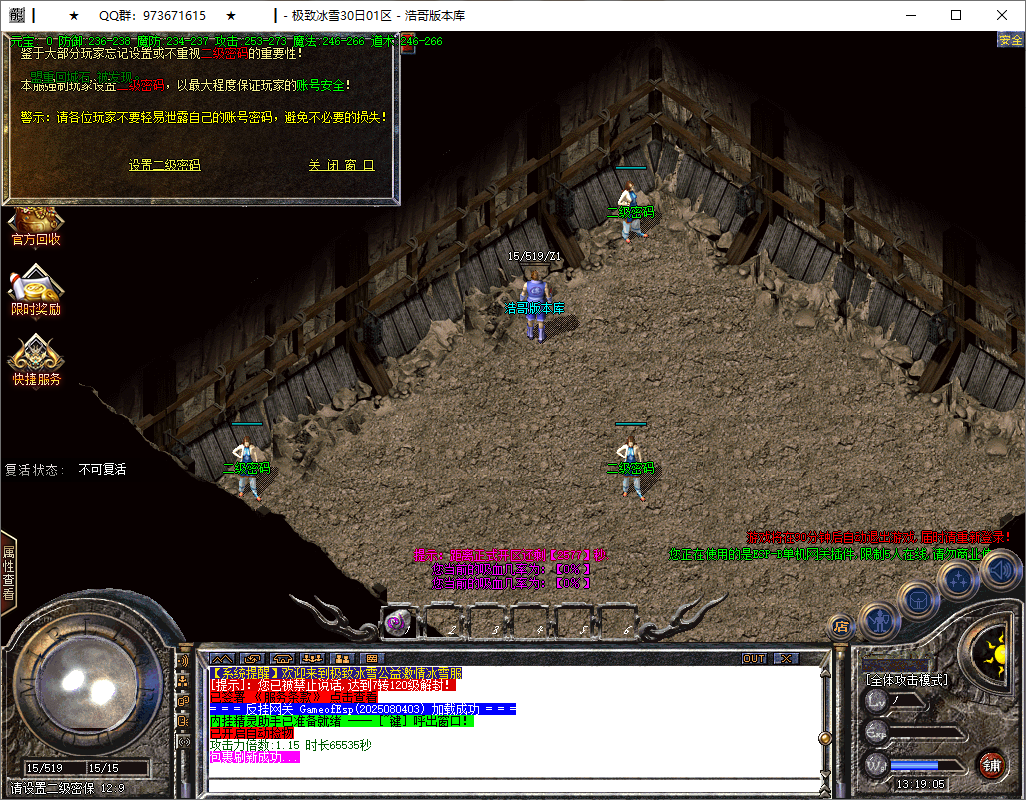Minimize the game window
This screenshot has width=1026, height=800.
click(x=909, y=15)
